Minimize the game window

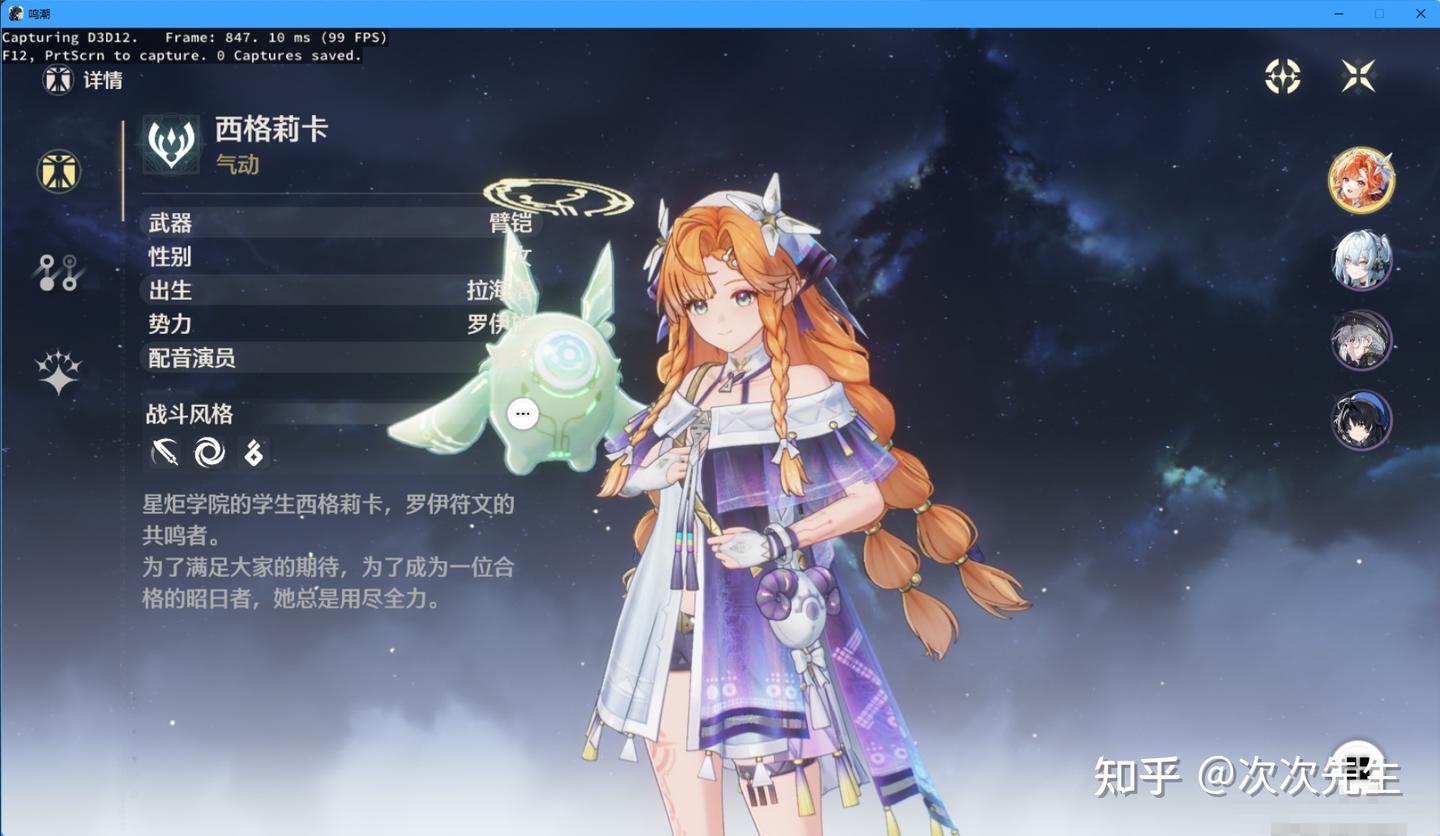(1339, 14)
